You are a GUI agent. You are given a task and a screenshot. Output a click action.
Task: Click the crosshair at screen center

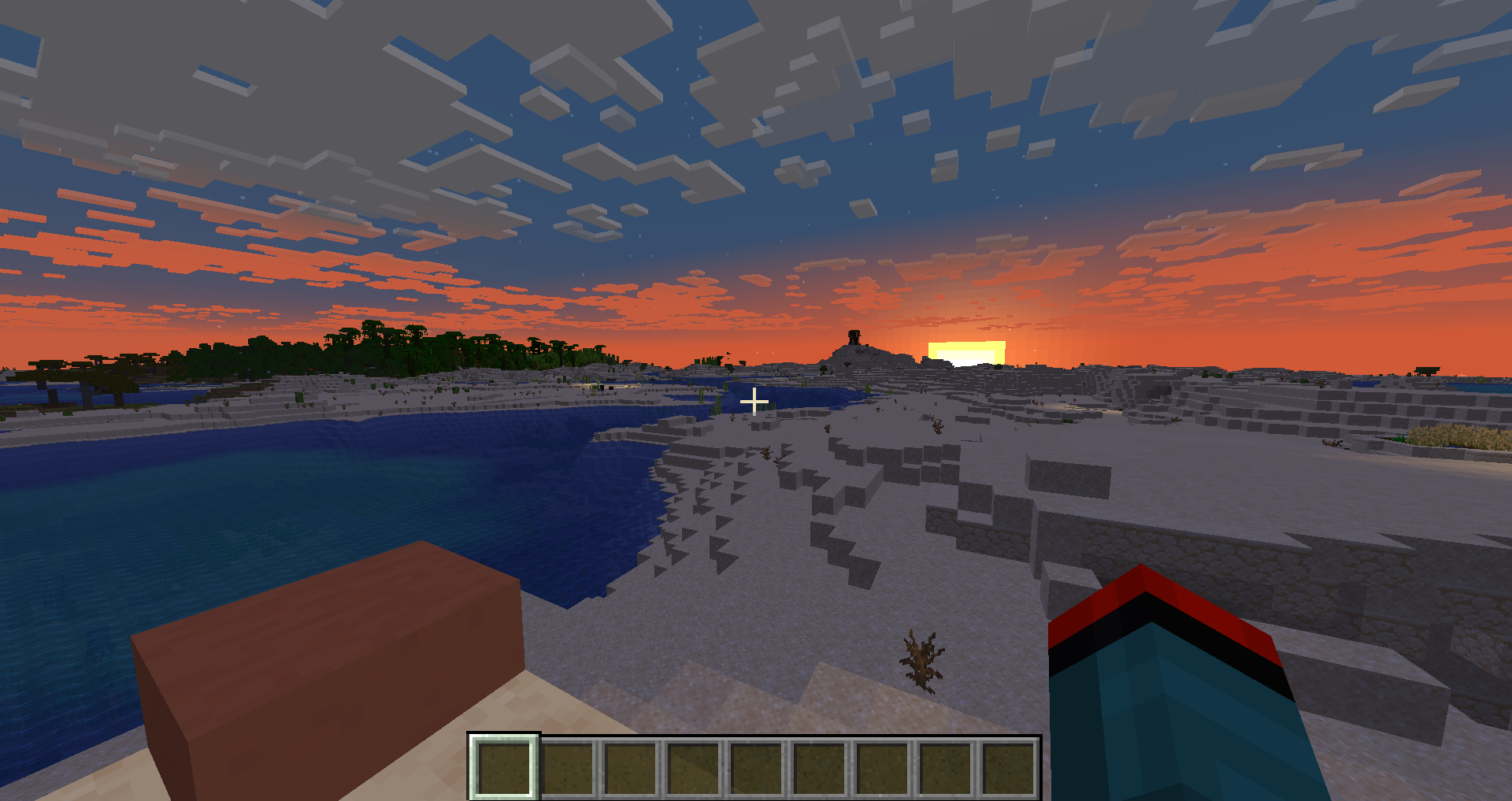[755, 401]
